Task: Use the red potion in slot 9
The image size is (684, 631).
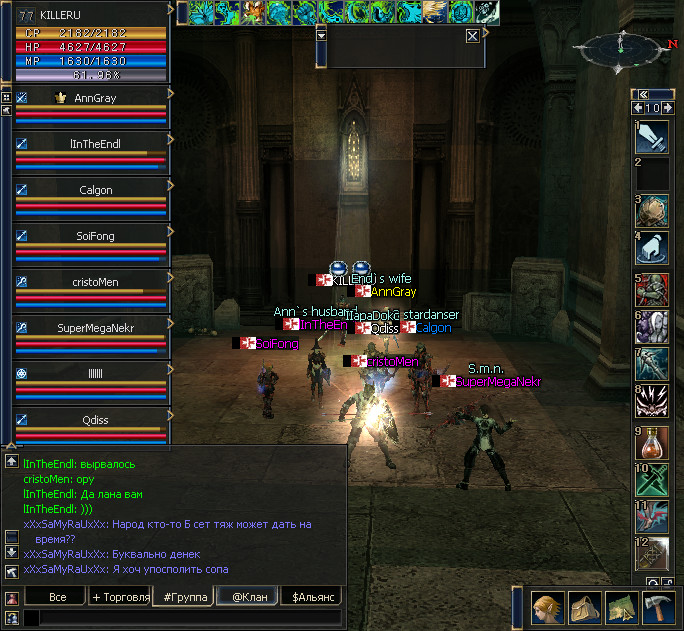Action: pyautogui.click(x=652, y=443)
